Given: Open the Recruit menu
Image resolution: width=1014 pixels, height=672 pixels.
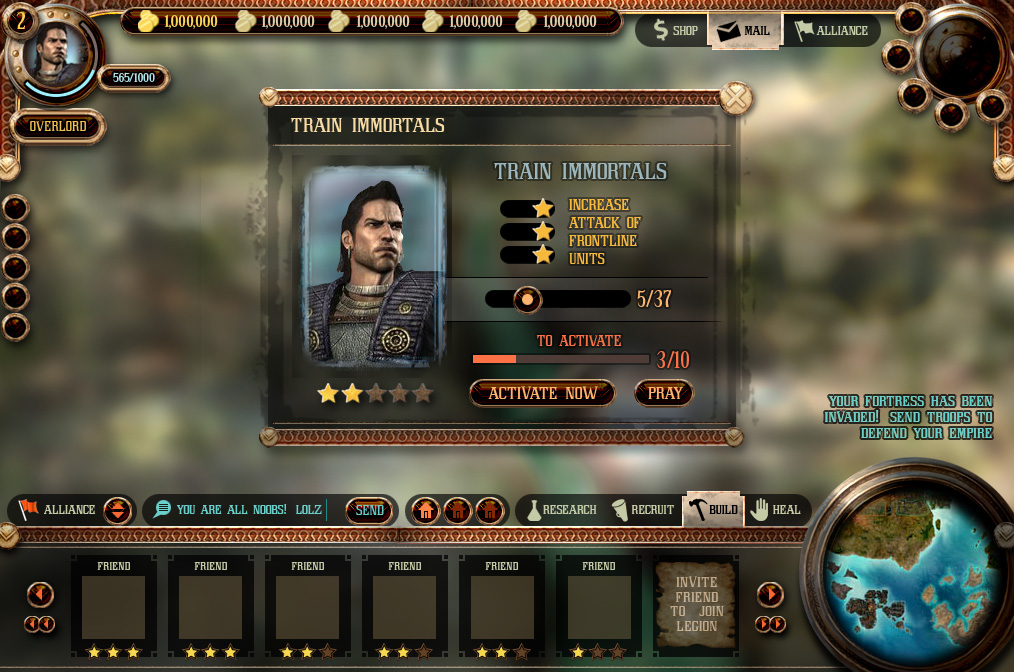Looking at the screenshot, I should tap(642, 510).
